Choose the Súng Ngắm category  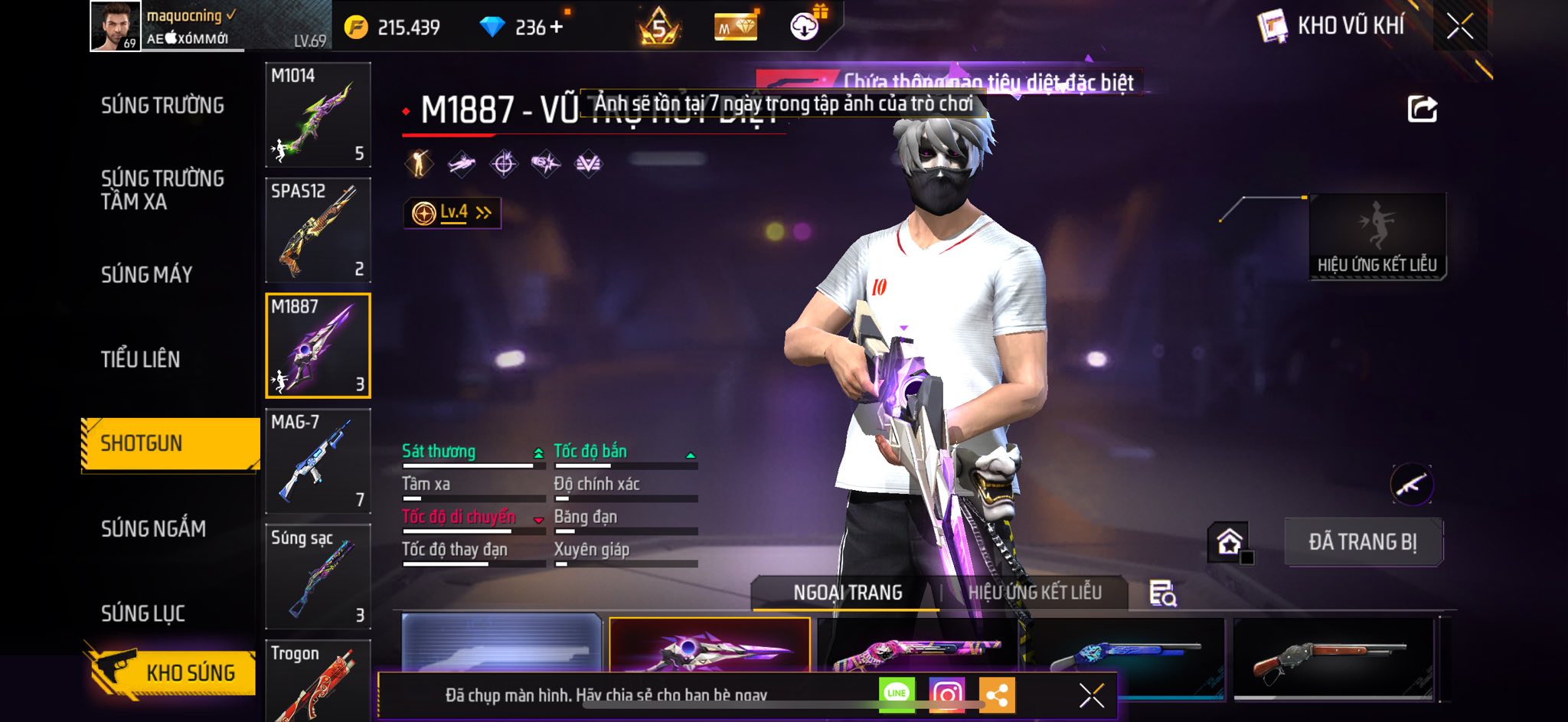click(153, 528)
